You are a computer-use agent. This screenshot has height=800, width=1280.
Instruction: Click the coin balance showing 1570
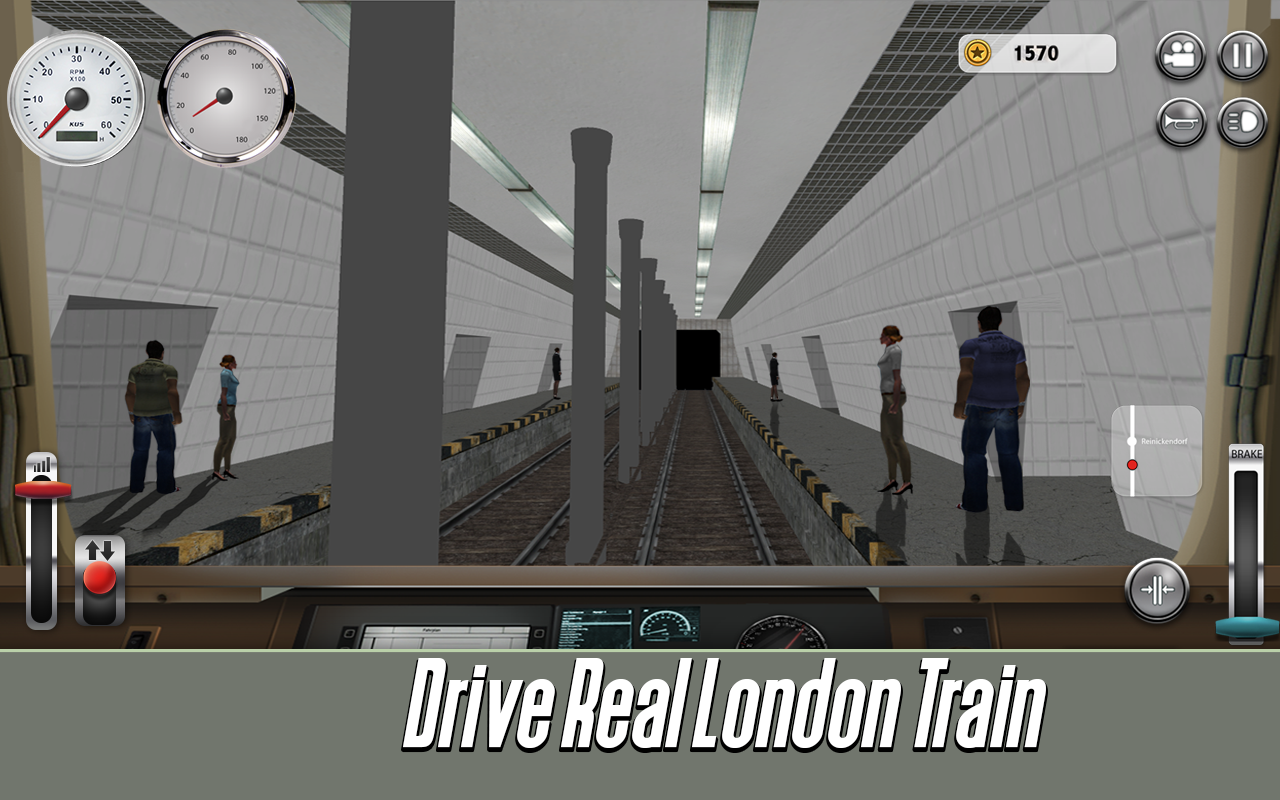click(1037, 54)
